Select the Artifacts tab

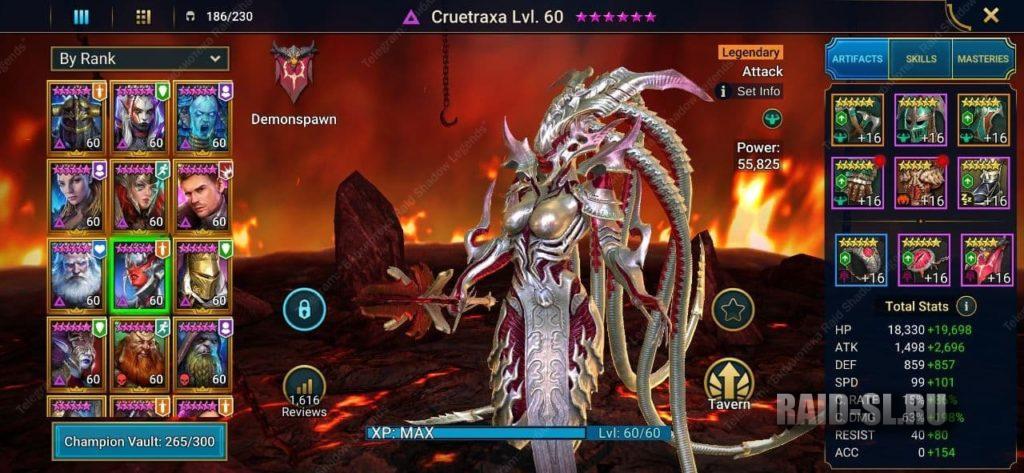[857, 59]
